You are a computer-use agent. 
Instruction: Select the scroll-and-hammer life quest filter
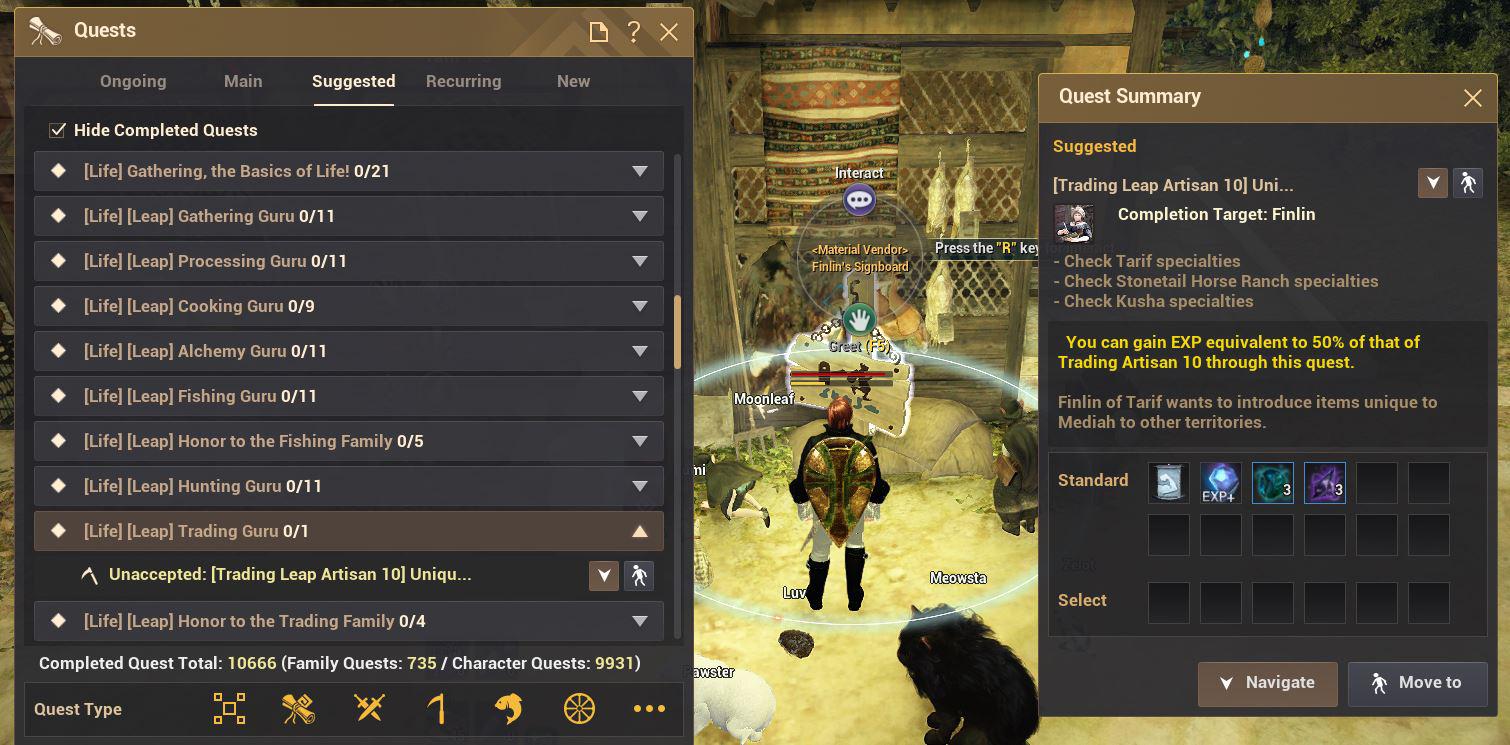tap(298, 708)
